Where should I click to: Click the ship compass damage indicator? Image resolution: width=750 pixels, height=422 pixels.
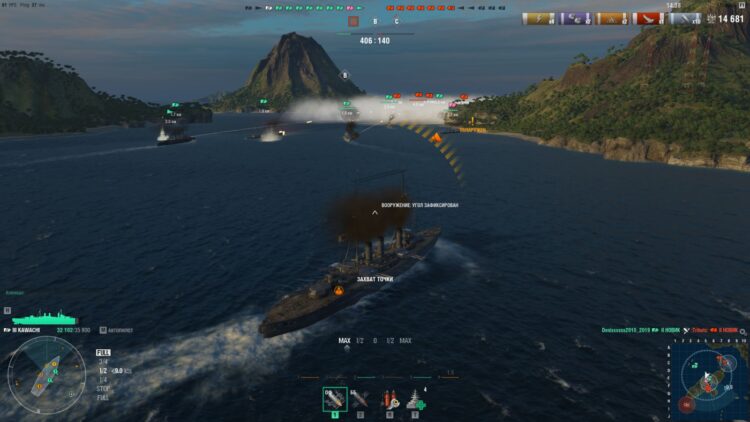point(46,374)
